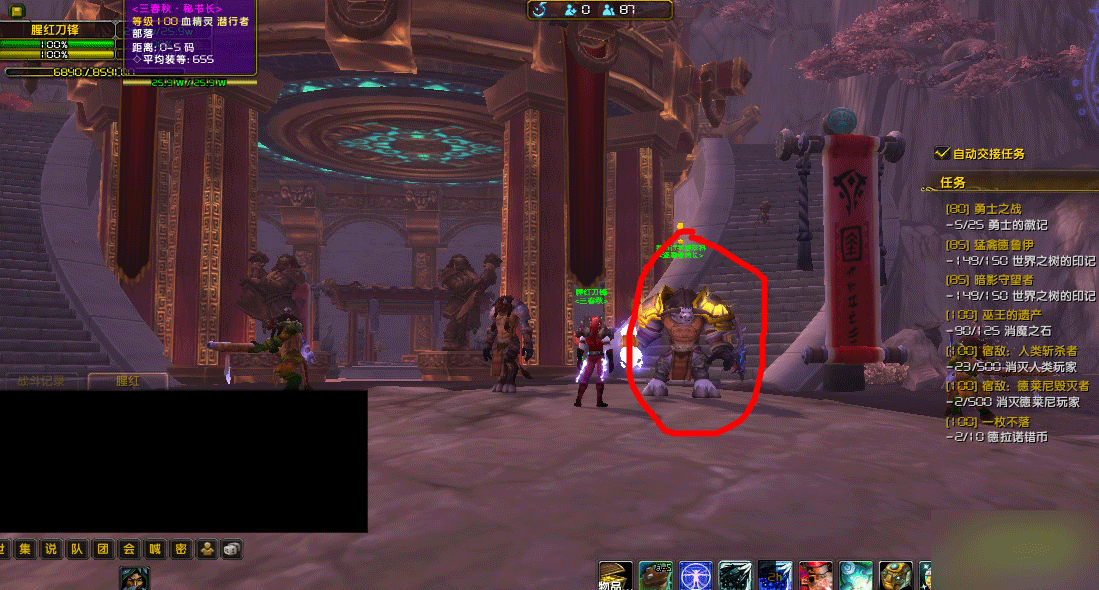
Task: Toggle the 自动交接任务 checkbox
Action: 941,153
